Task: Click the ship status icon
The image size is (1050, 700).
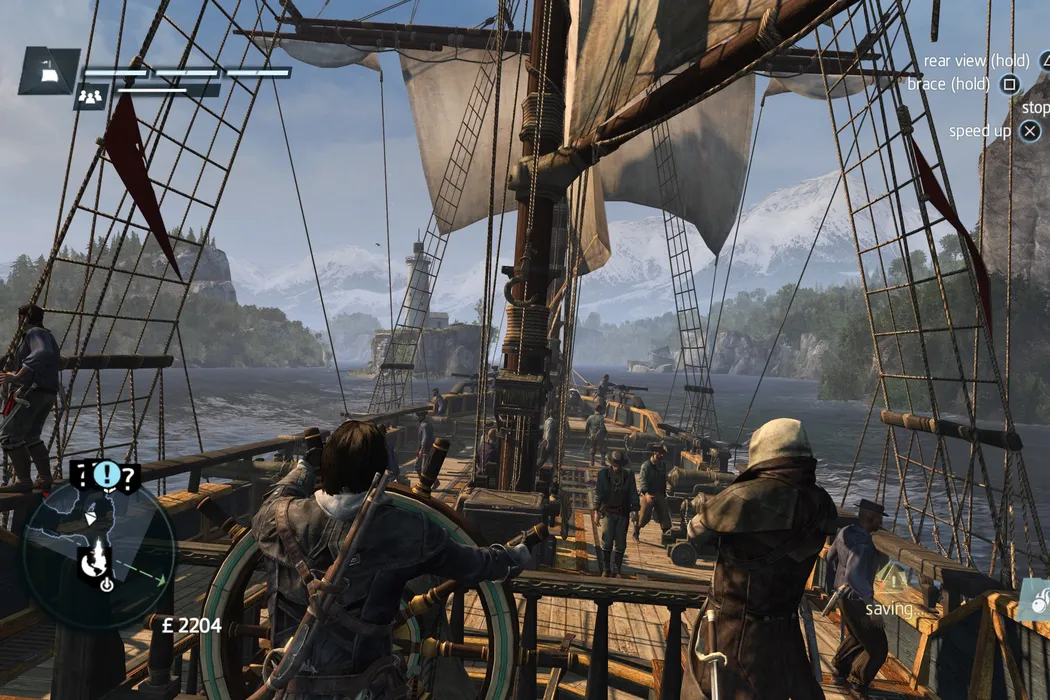Action: click(x=48, y=70)
